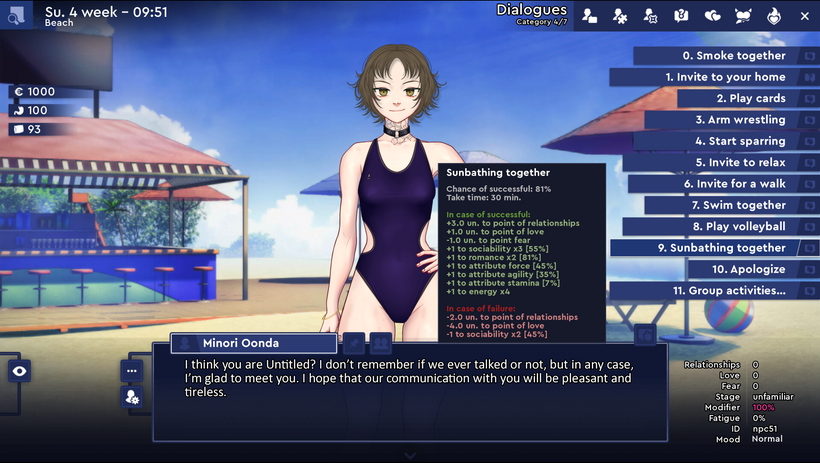Open the flame heart dialogue category

773,16
